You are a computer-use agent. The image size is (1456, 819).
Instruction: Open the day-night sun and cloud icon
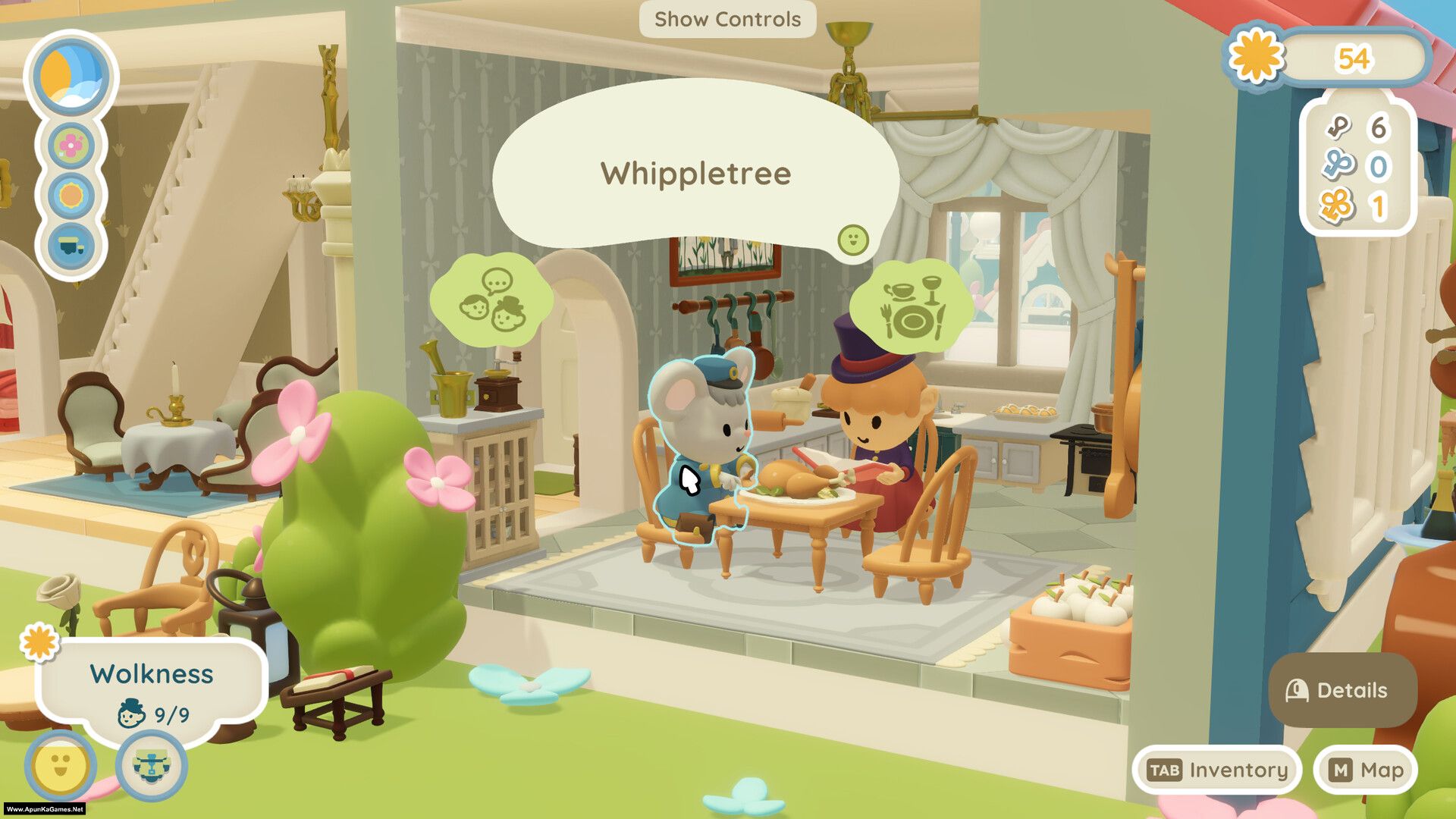pos(71,76)
